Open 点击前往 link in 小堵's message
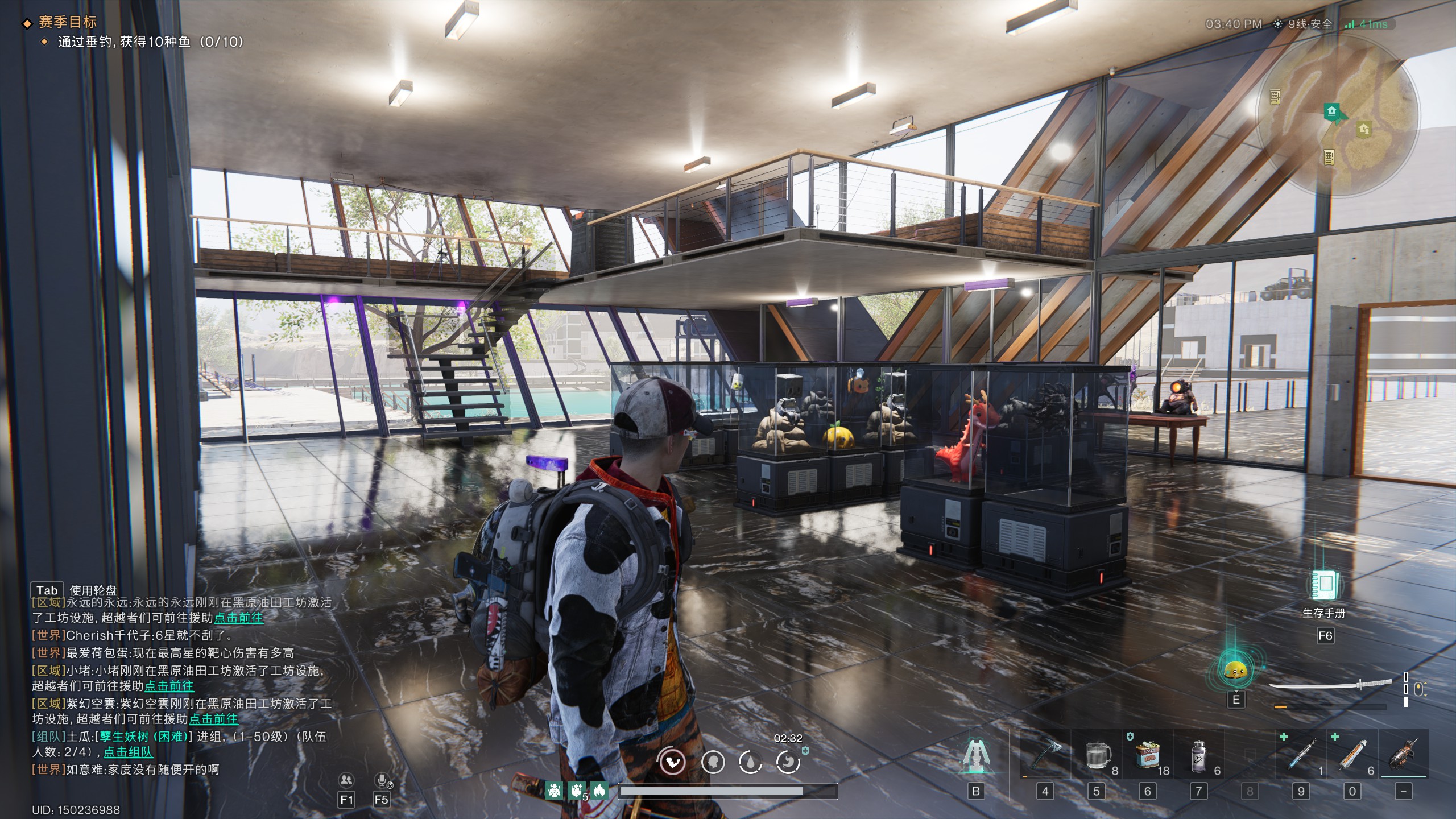This screenshot has height=819, width=1456. coord(169,686)
